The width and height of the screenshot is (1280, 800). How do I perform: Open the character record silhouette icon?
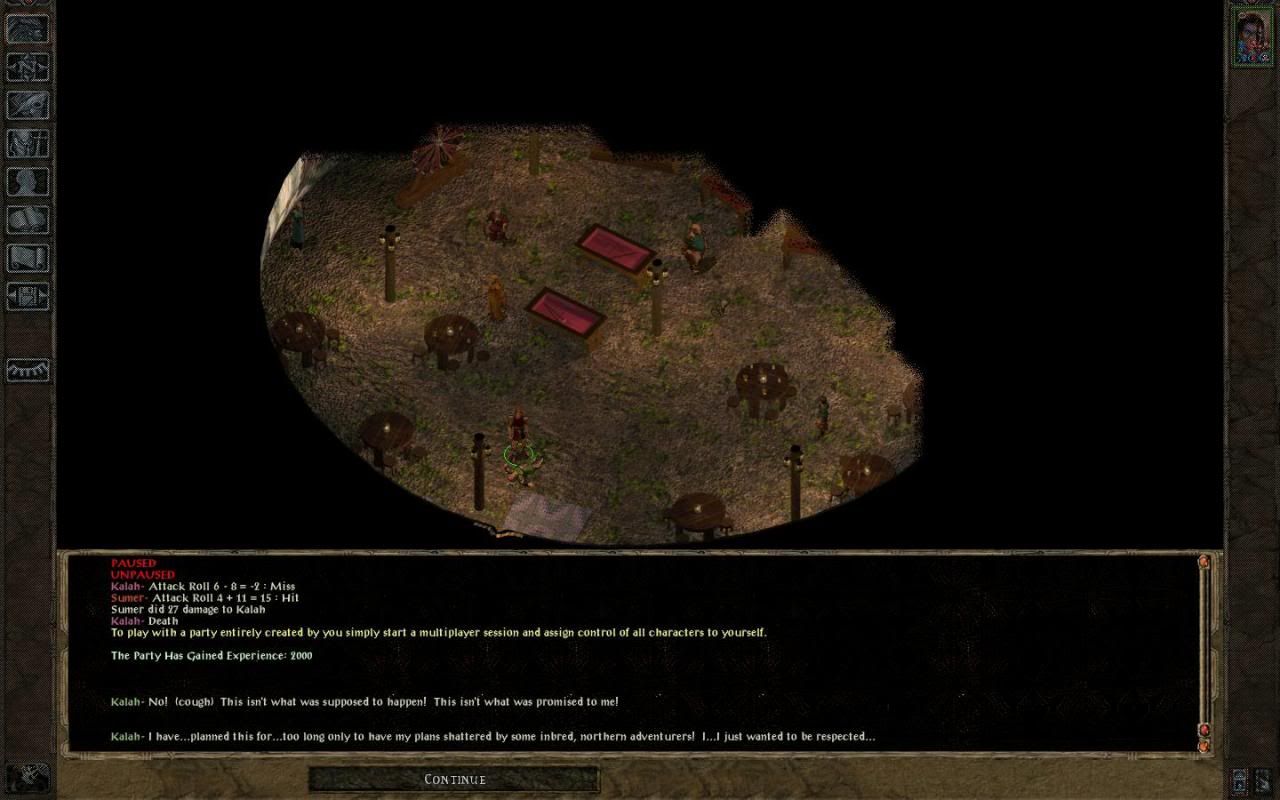click(x=27, y=181)
